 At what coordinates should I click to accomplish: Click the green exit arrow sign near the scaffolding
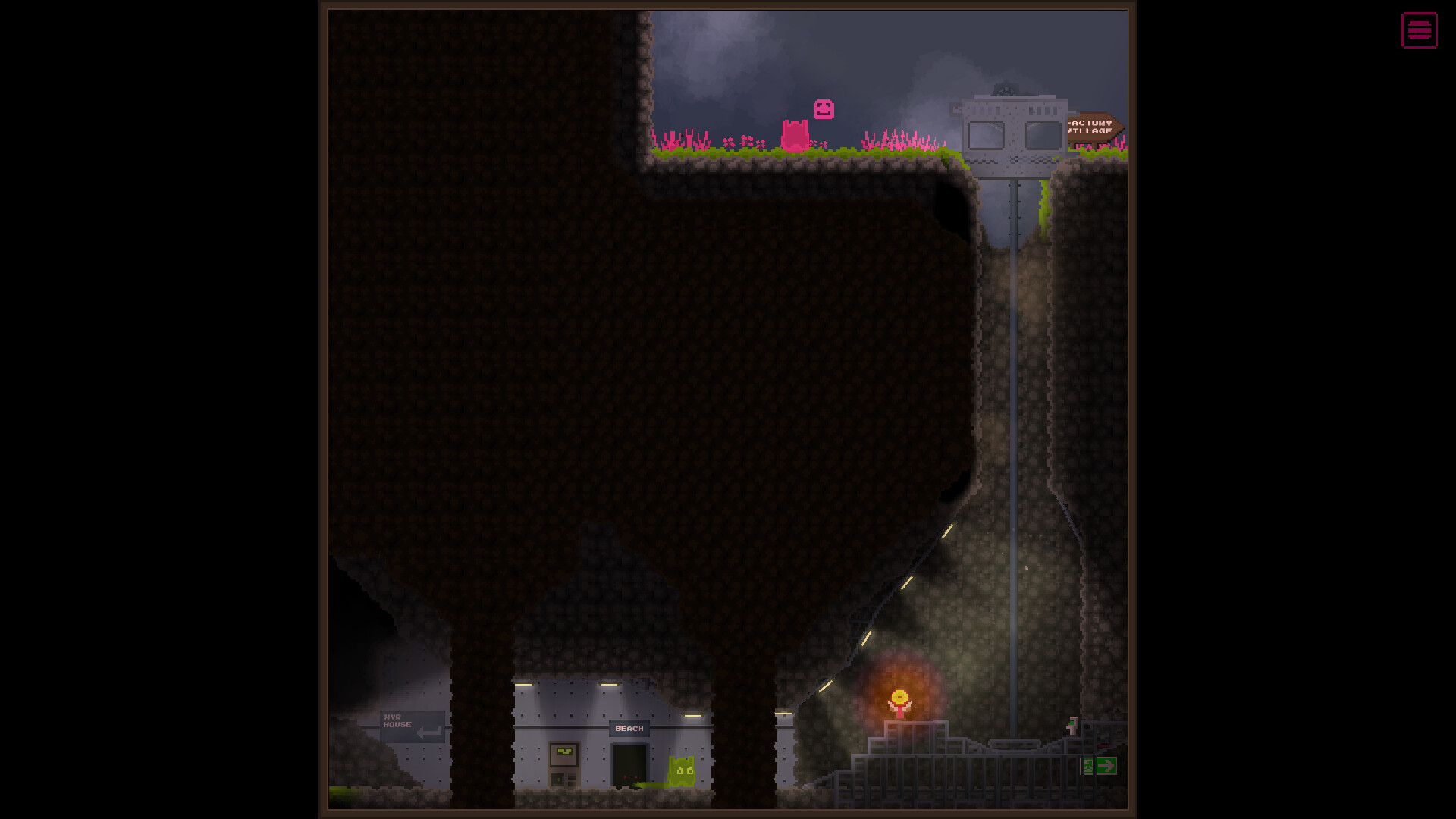[1107, 766]
